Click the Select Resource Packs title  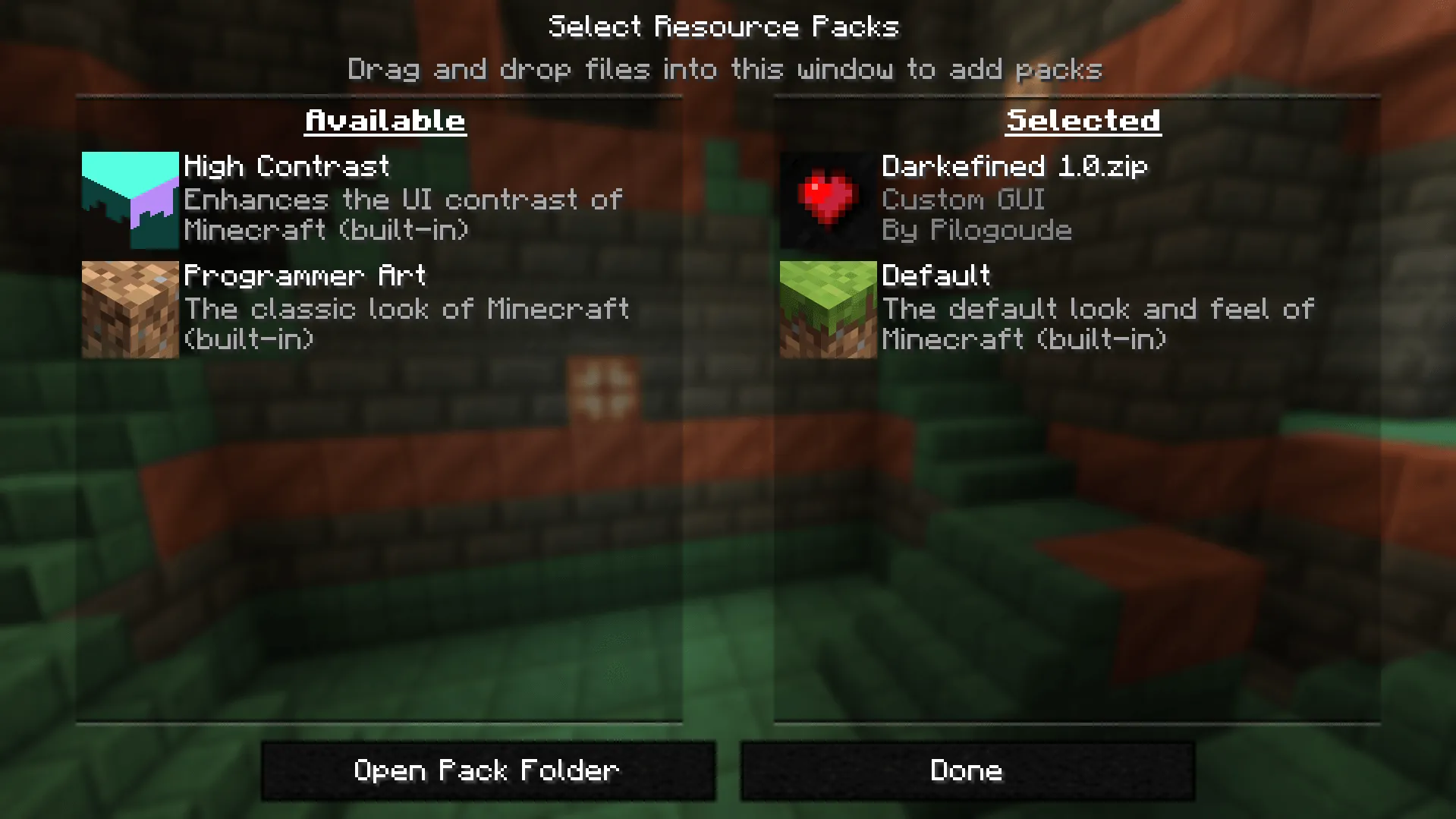pyautogui.click(x=725, y=25)
